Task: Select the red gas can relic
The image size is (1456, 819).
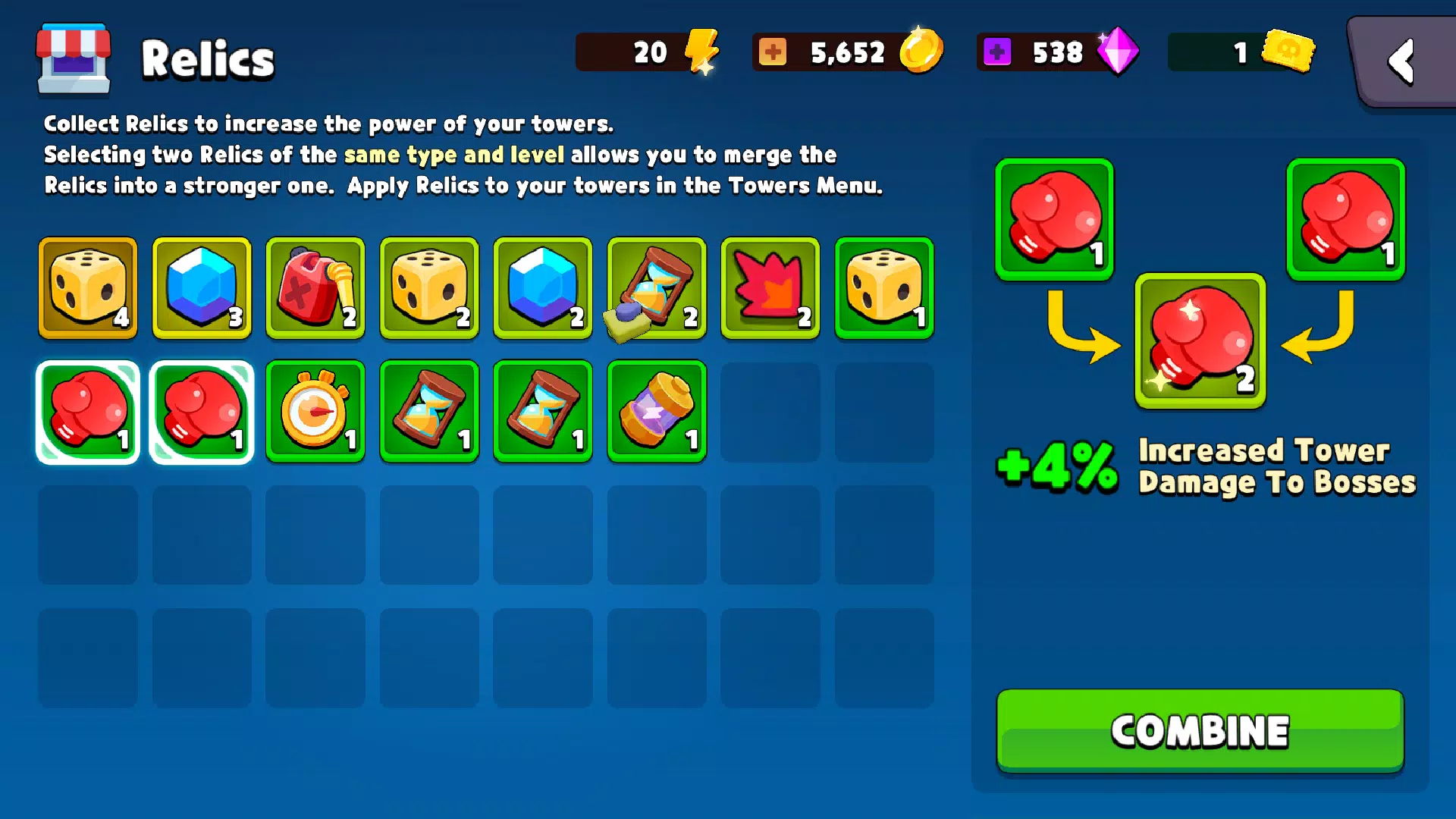Action: [315, 289]
